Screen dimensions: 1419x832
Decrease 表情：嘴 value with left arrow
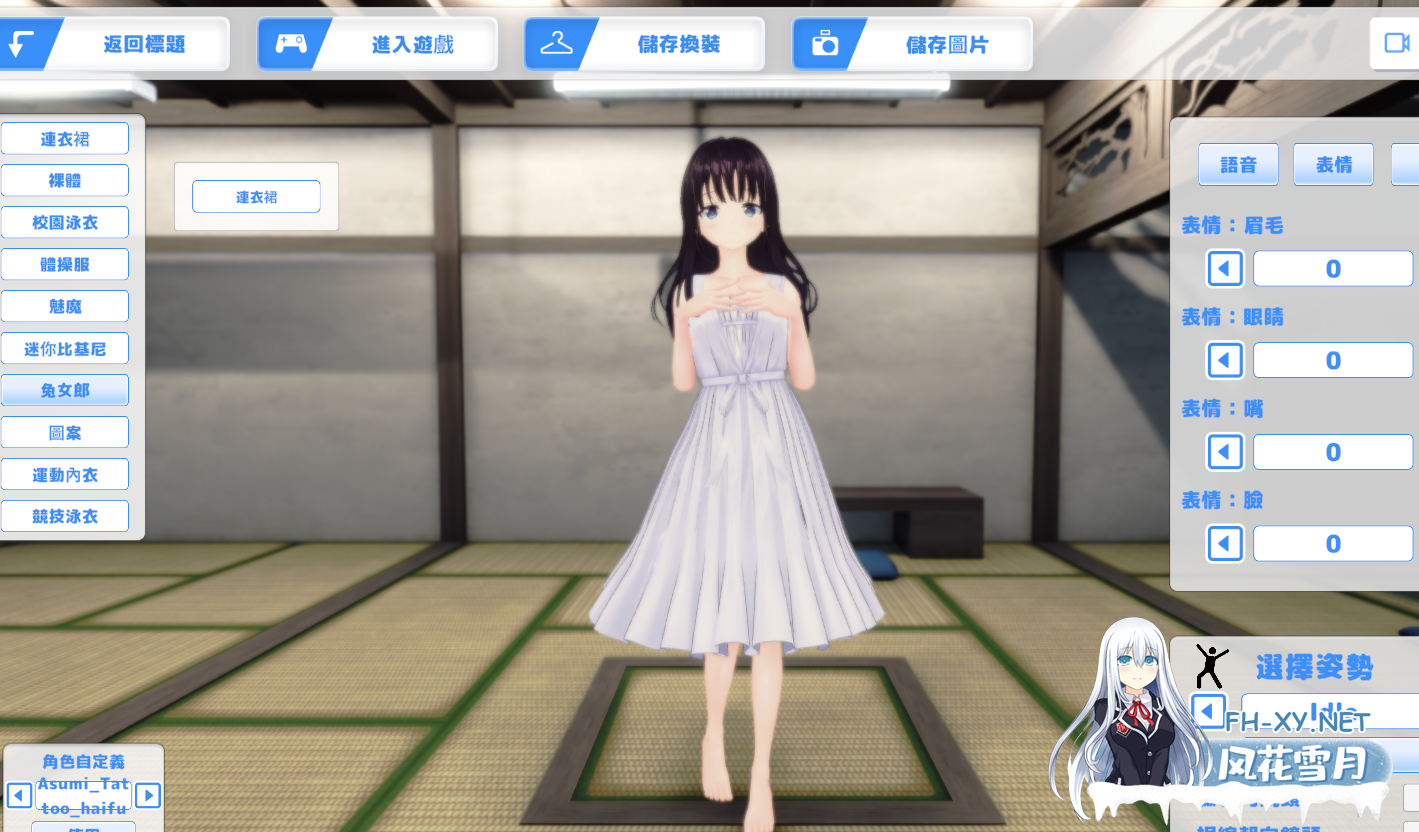click(x=1225, y=451)
